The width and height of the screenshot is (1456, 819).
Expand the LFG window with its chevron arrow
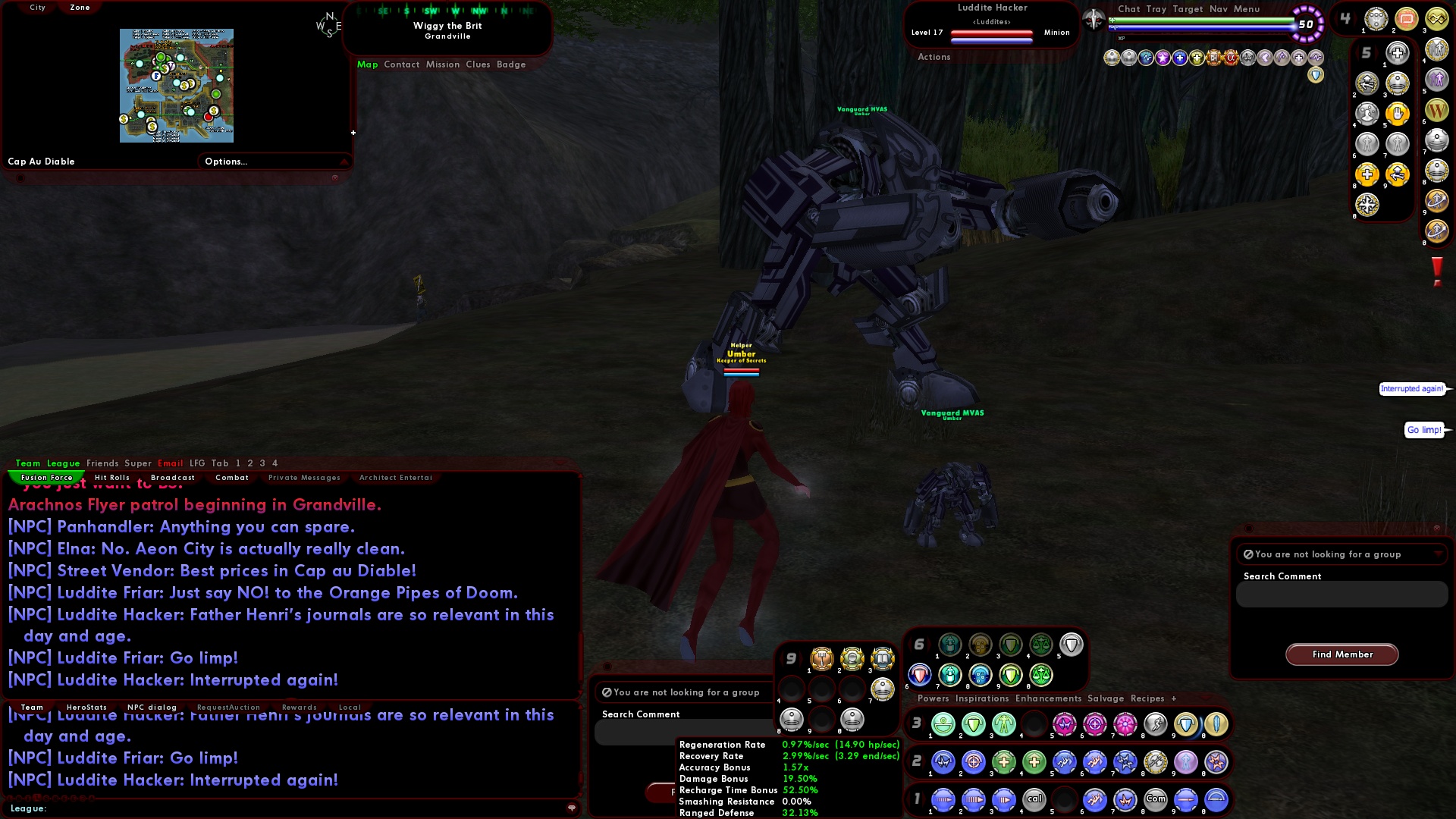click(x=1439, y=554)
